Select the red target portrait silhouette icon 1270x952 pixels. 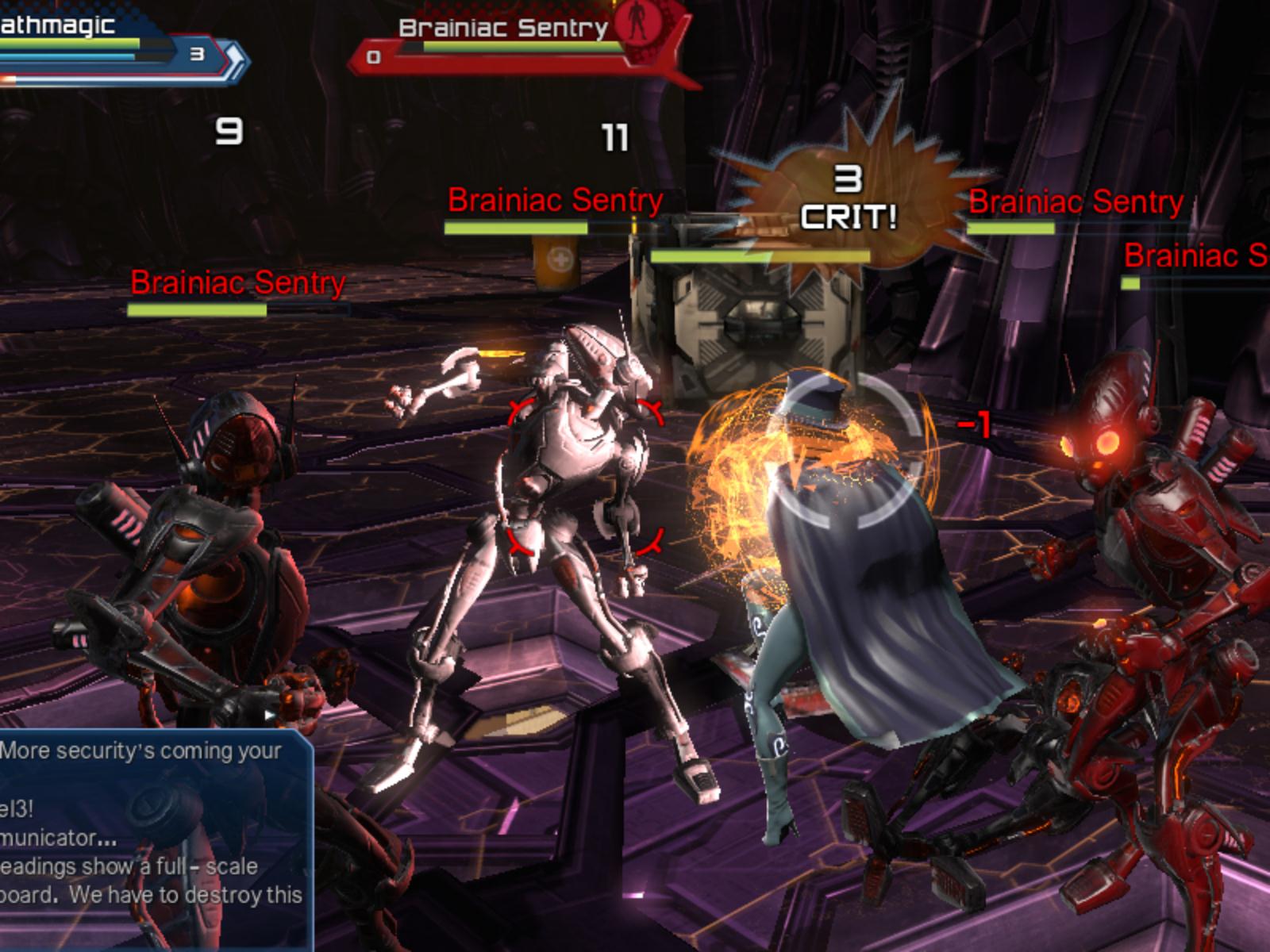click(x=635, y=24)
